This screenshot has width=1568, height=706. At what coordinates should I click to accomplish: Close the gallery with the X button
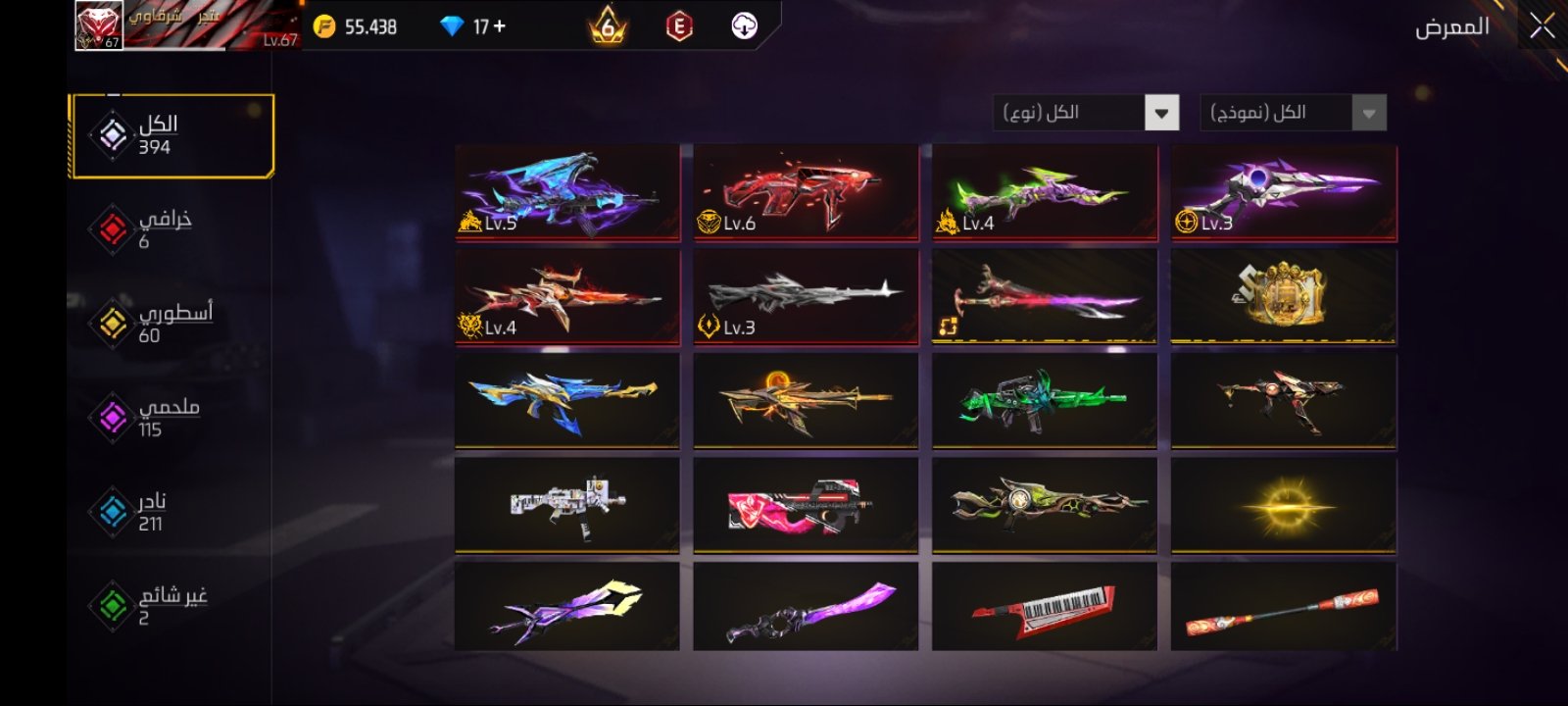click(x=1542, y=26)
